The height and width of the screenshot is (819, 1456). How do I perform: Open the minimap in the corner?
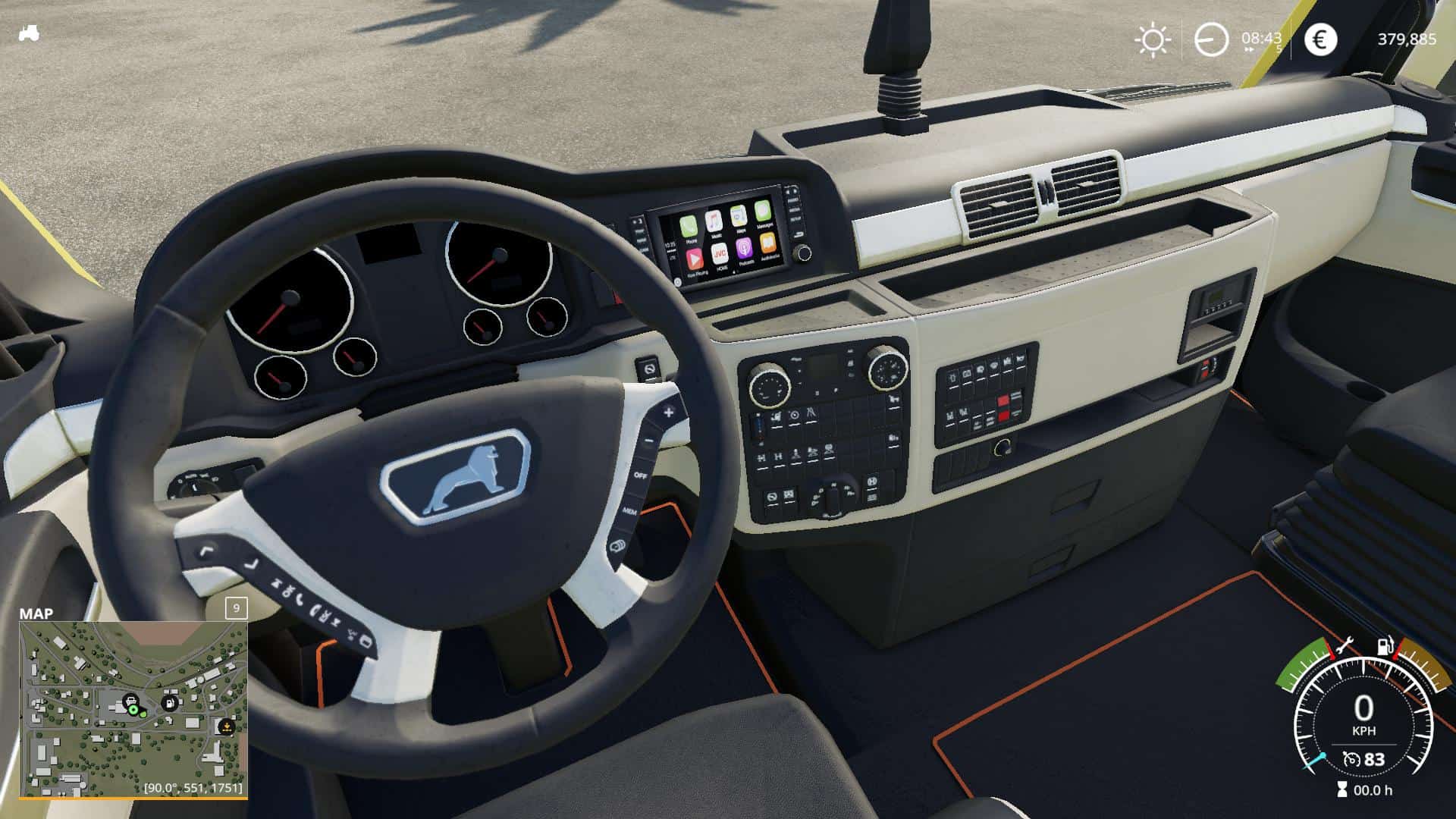[x=133, y=709]
